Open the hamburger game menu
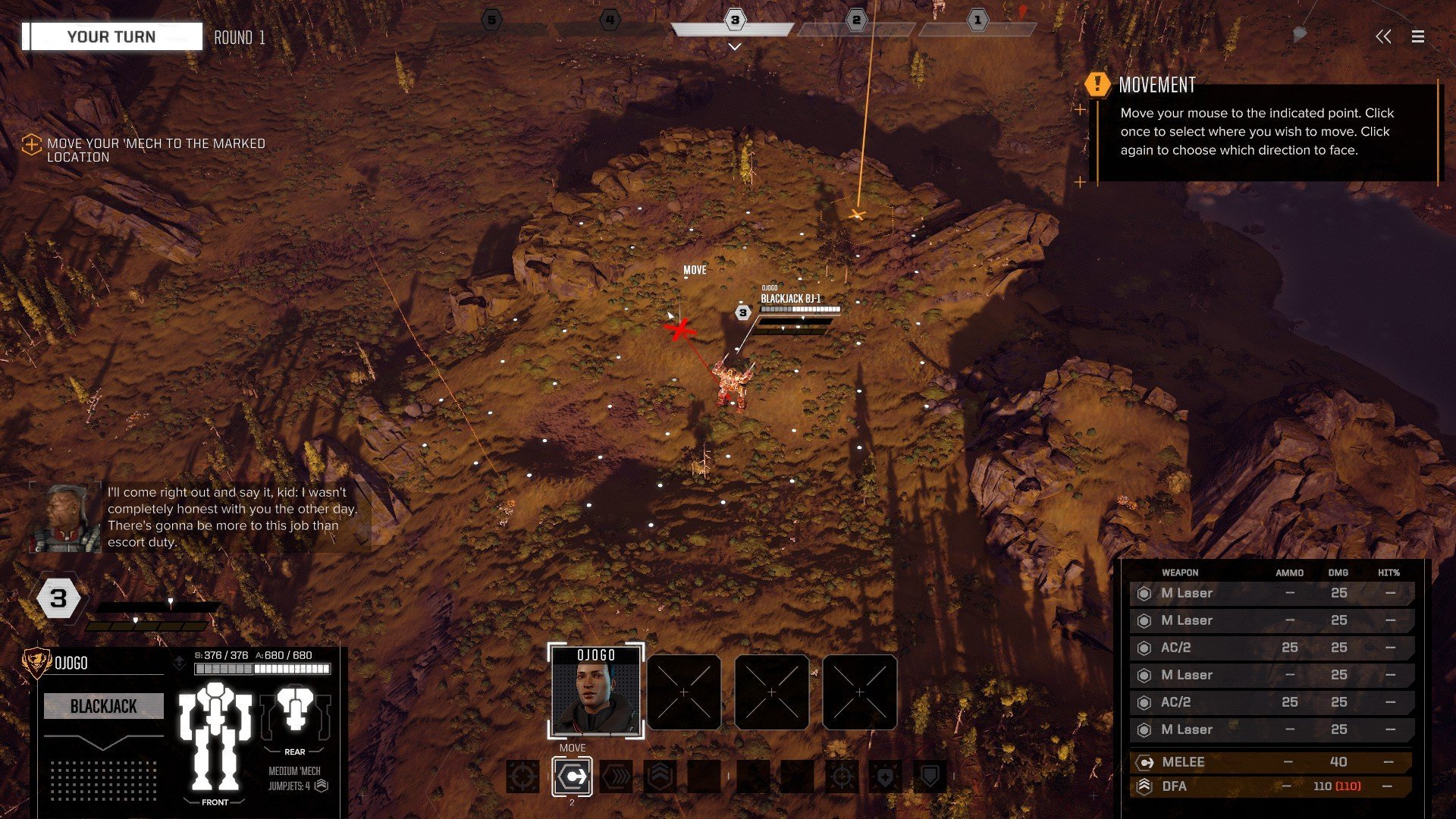The image size is (1456, 819). 1417,36
